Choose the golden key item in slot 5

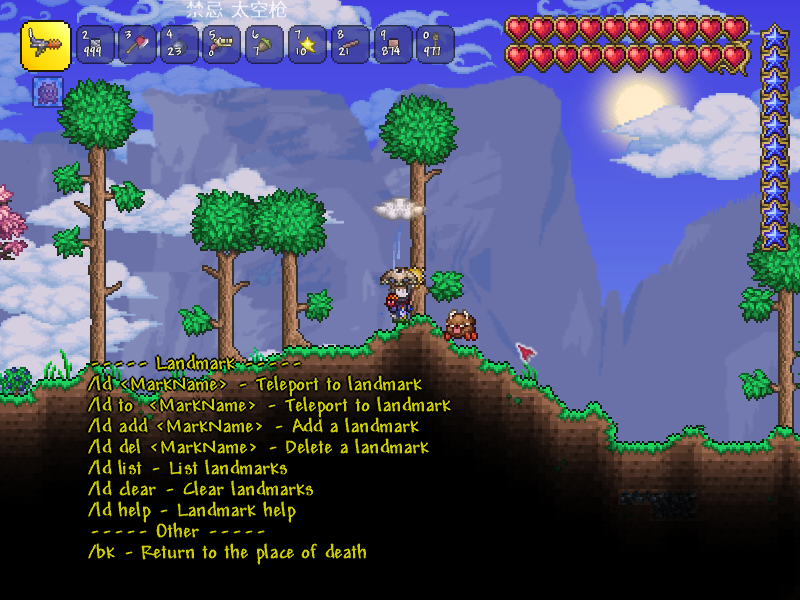click(x=223, y=45)
